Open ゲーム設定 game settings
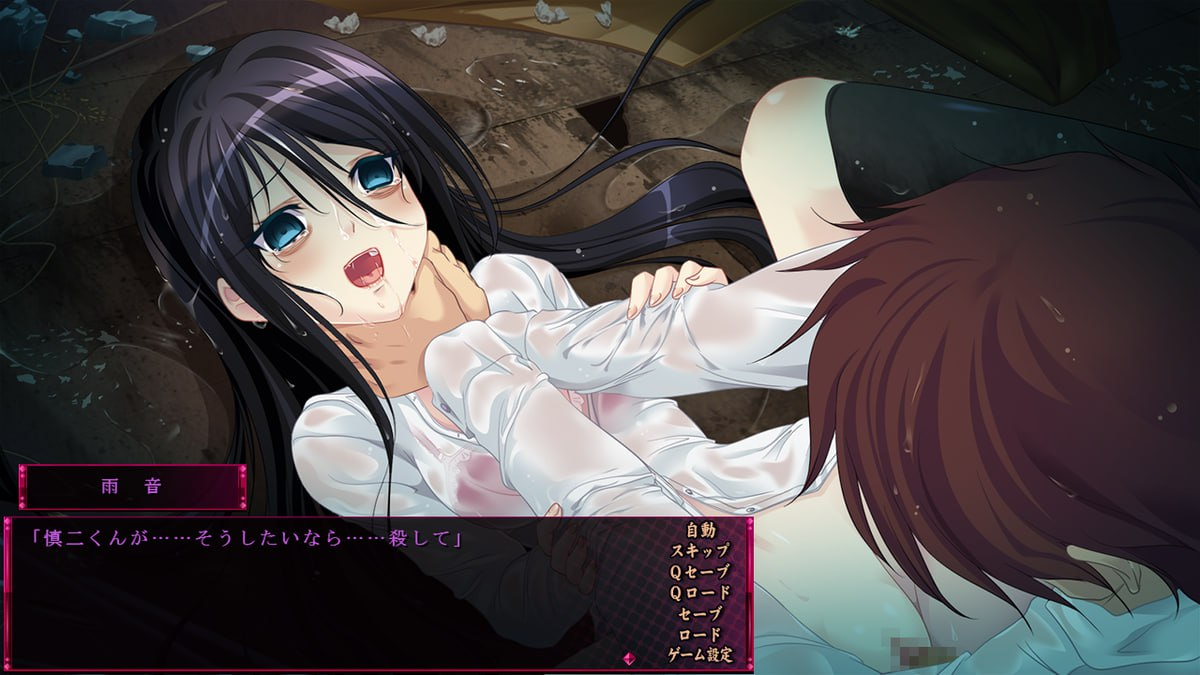This screenshot has height=675, width=1200. point(700,655)
